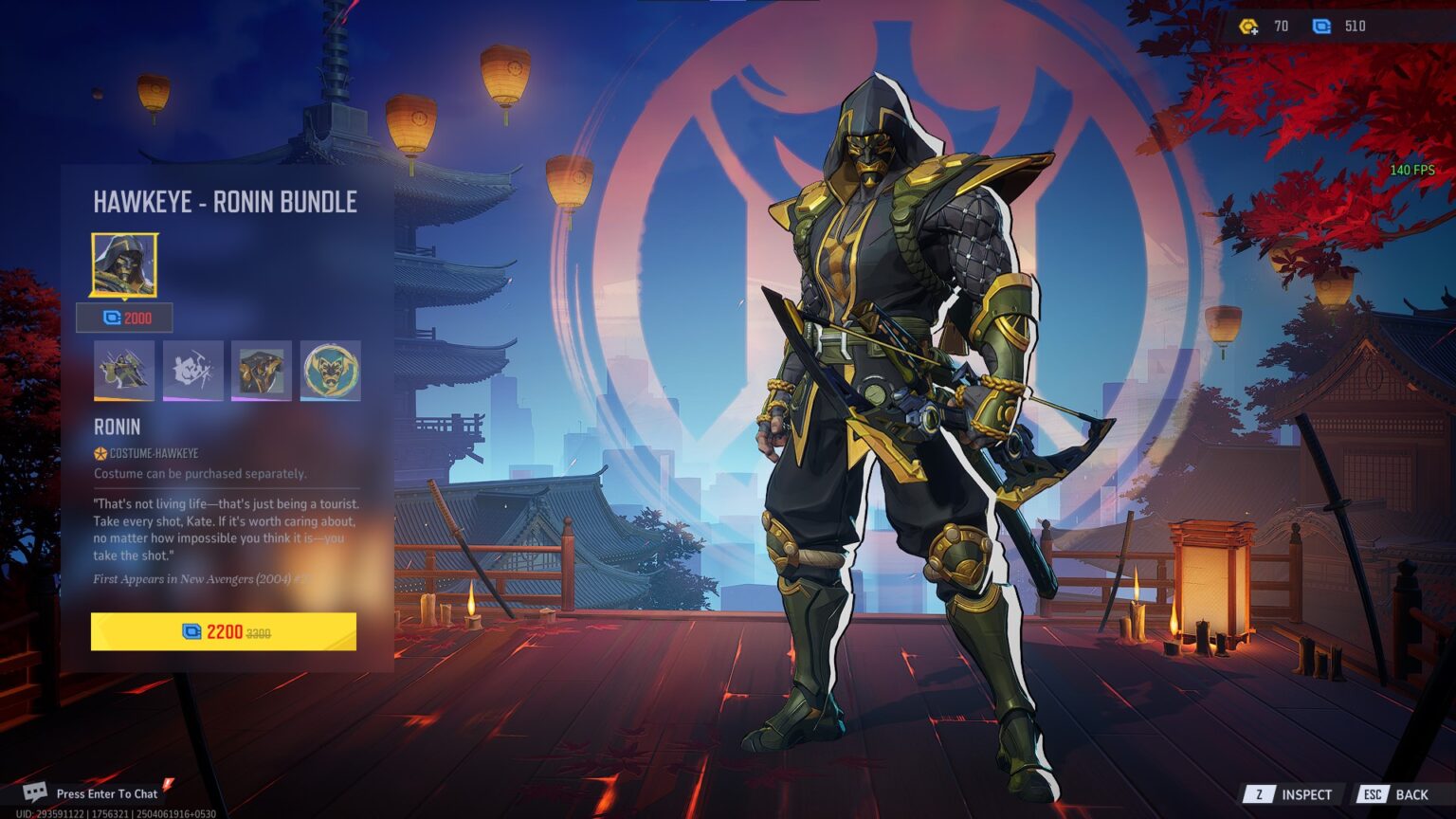
Task: Open the spray item icon in the bundle row
Action: click(x=193, y=371)
